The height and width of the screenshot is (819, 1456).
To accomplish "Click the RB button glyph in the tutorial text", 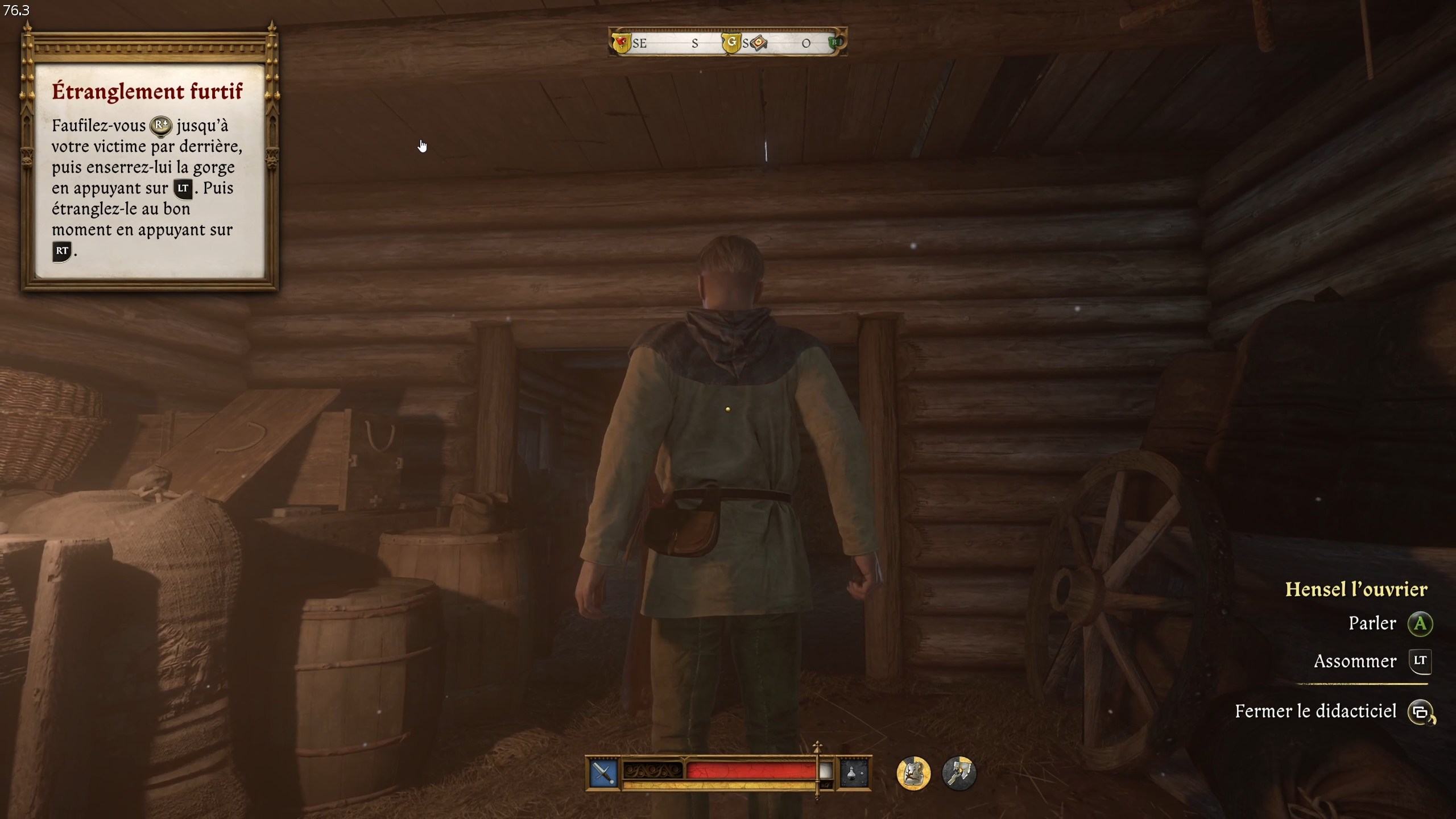I will tap(162, 126).
